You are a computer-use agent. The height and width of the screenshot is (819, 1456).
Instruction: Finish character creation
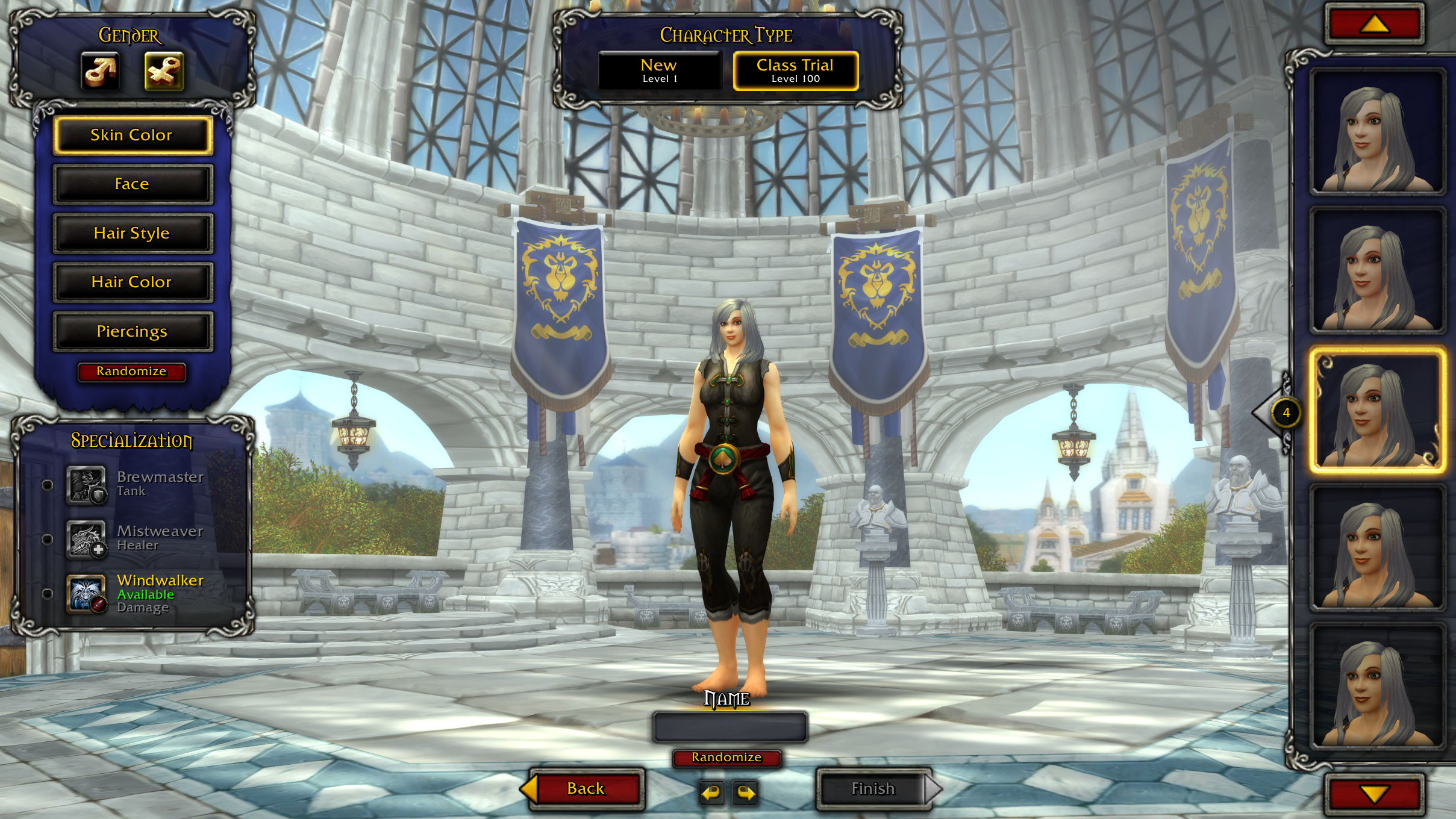pos(873,789)
